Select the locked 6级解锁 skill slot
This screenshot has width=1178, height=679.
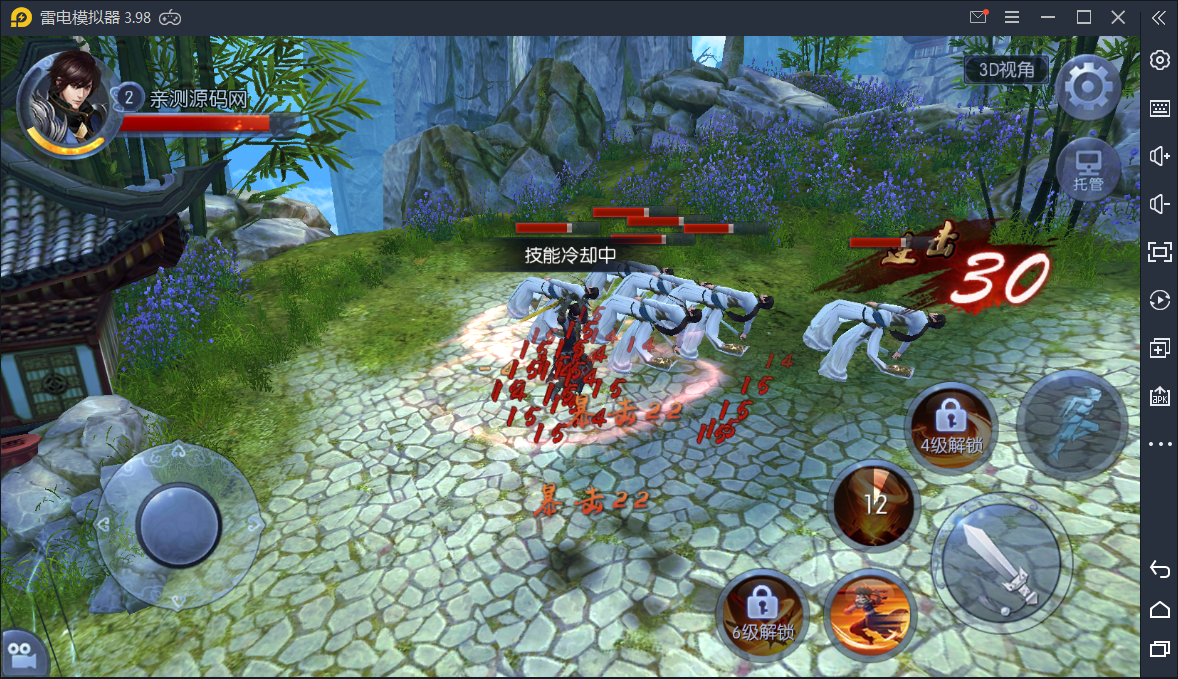click(x=762, y=612)
